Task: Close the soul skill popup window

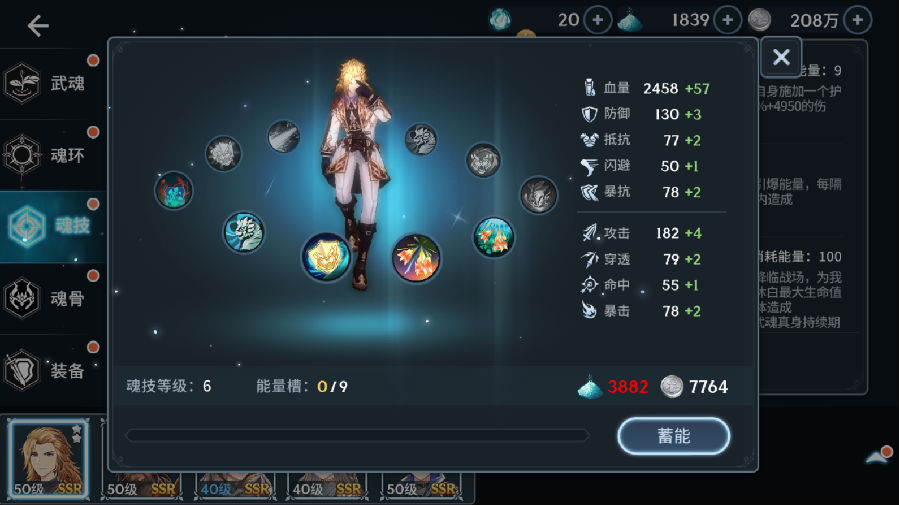Action: 781,58
